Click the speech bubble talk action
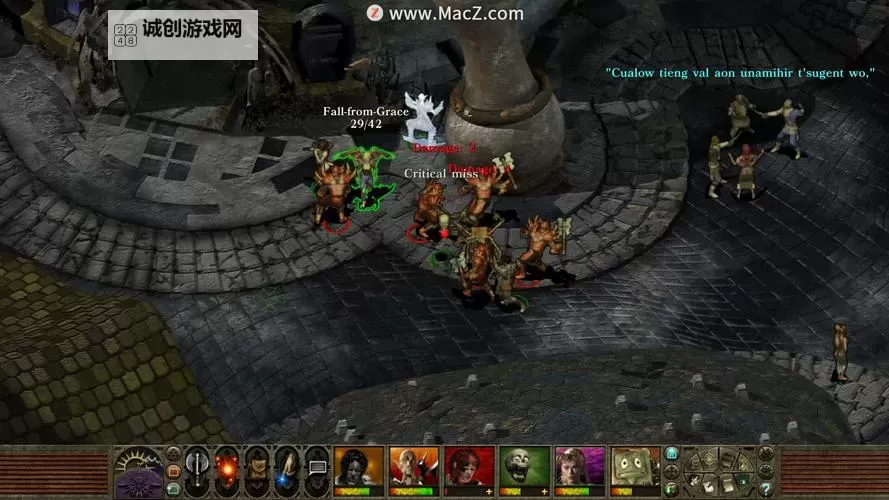This screenshot has height=500, width=889. [x=318, y=468]
